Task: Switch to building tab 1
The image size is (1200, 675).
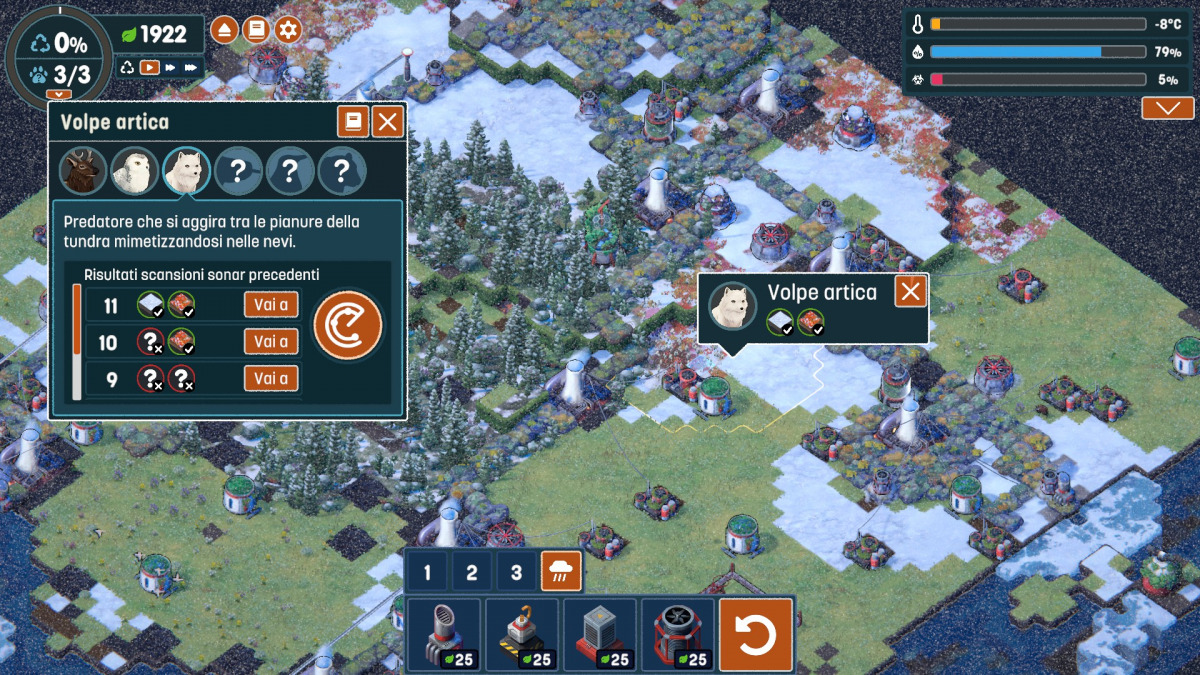Action: pos(428,573)
